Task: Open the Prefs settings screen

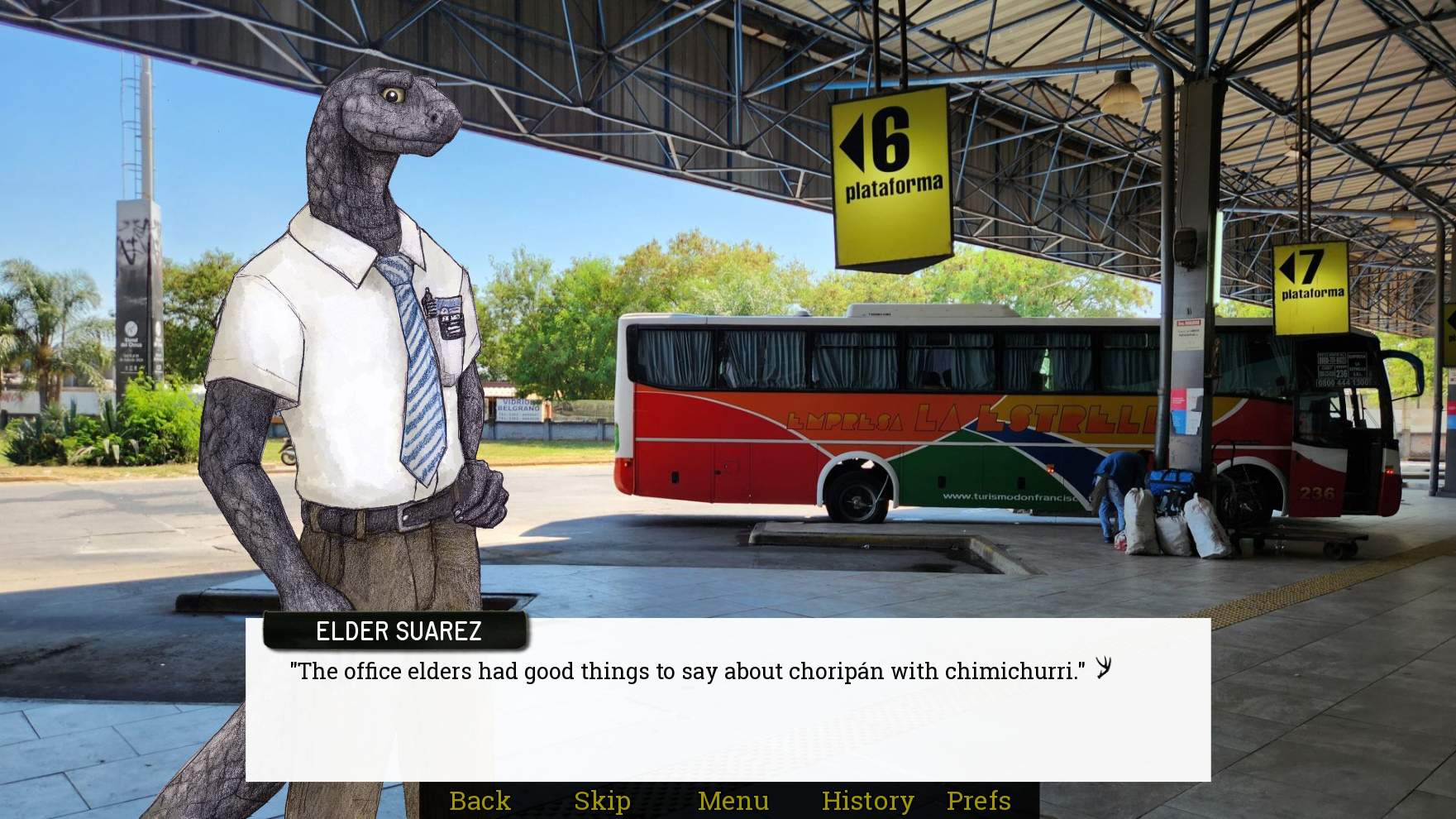Action: pos(978,801)
